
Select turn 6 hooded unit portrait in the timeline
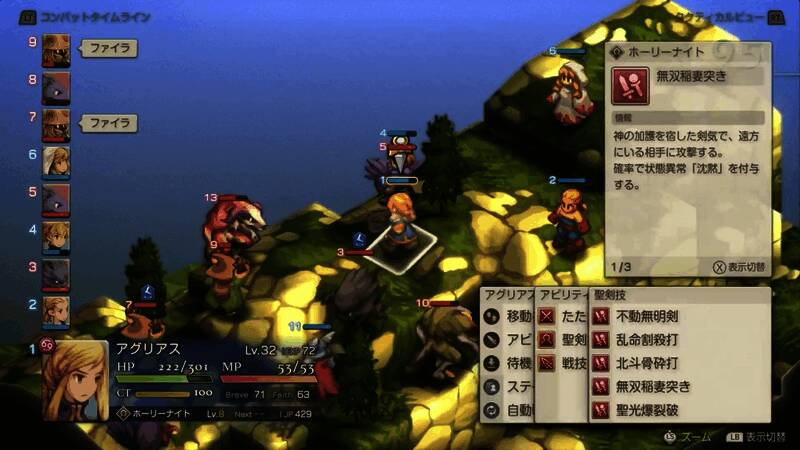56,159
